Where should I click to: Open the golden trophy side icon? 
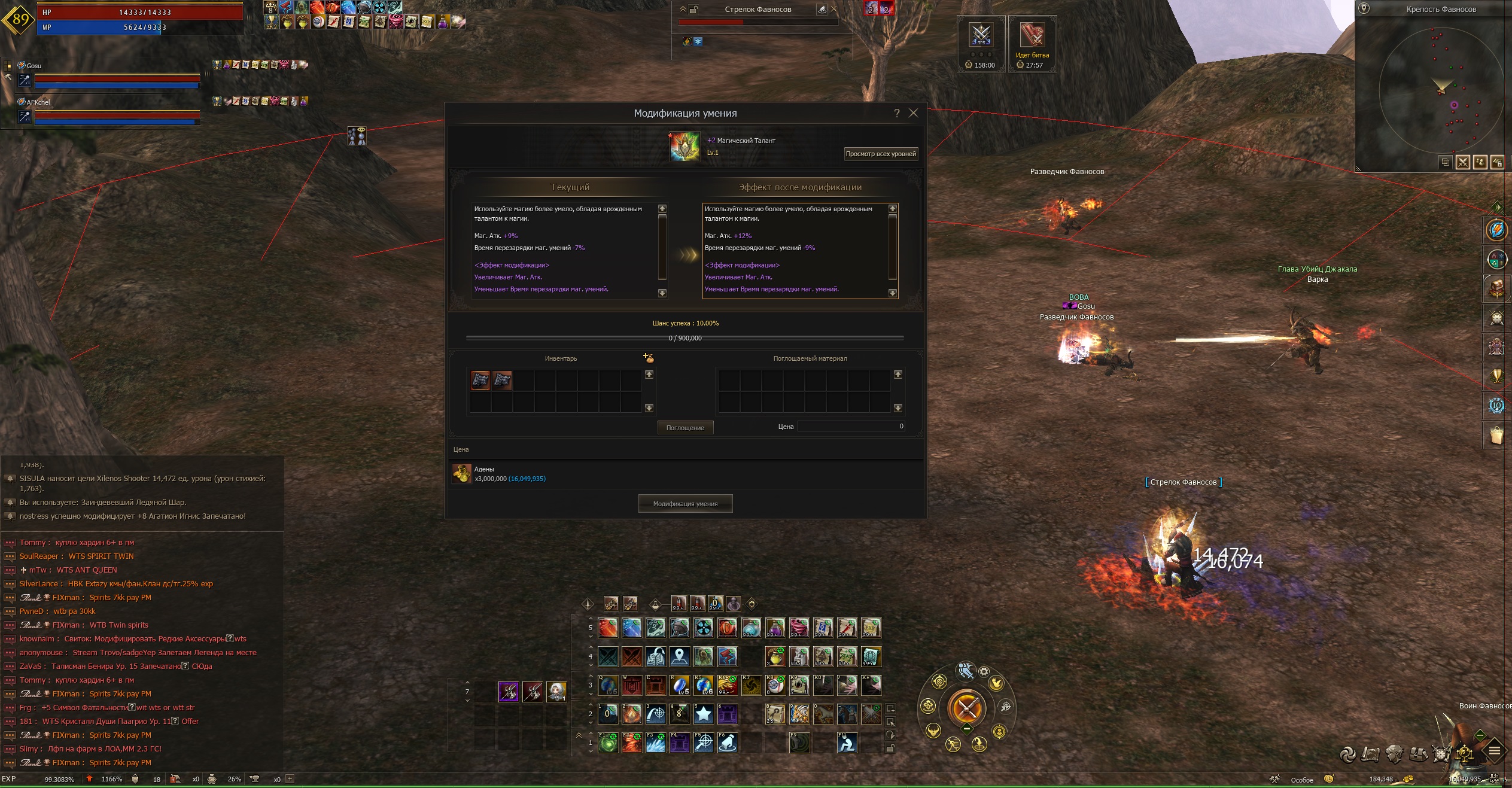pyautogui.click(x=1496, y=376)
